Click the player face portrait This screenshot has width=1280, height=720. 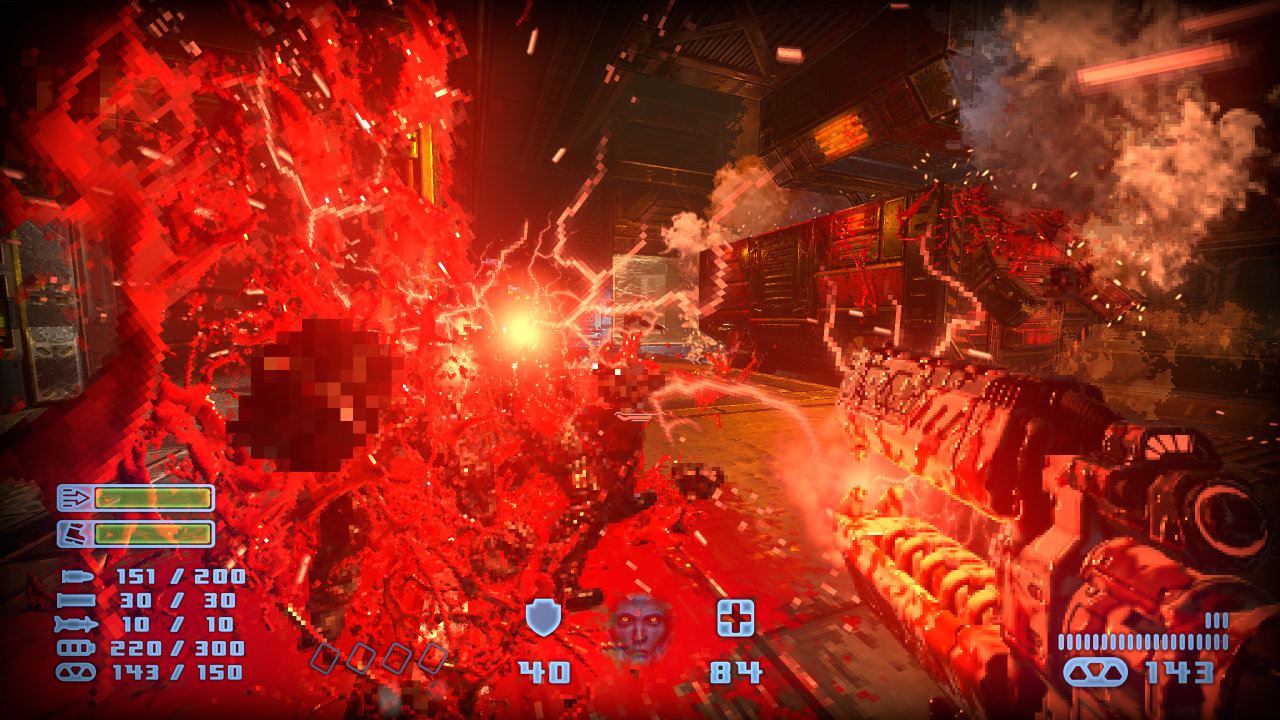(639, 627)
